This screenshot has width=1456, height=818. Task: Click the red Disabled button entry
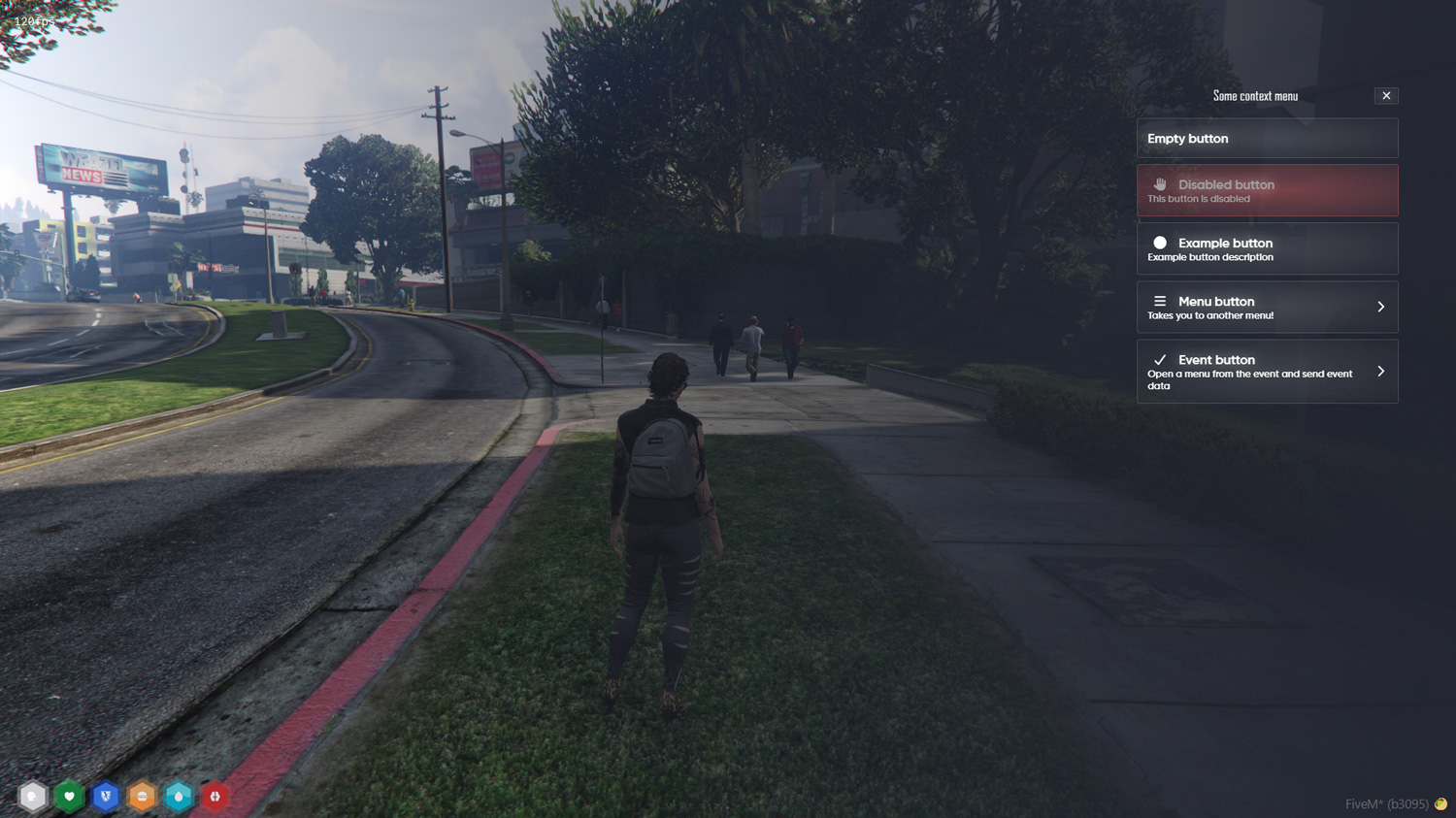pyautogui.click(x=1267, y=190)
